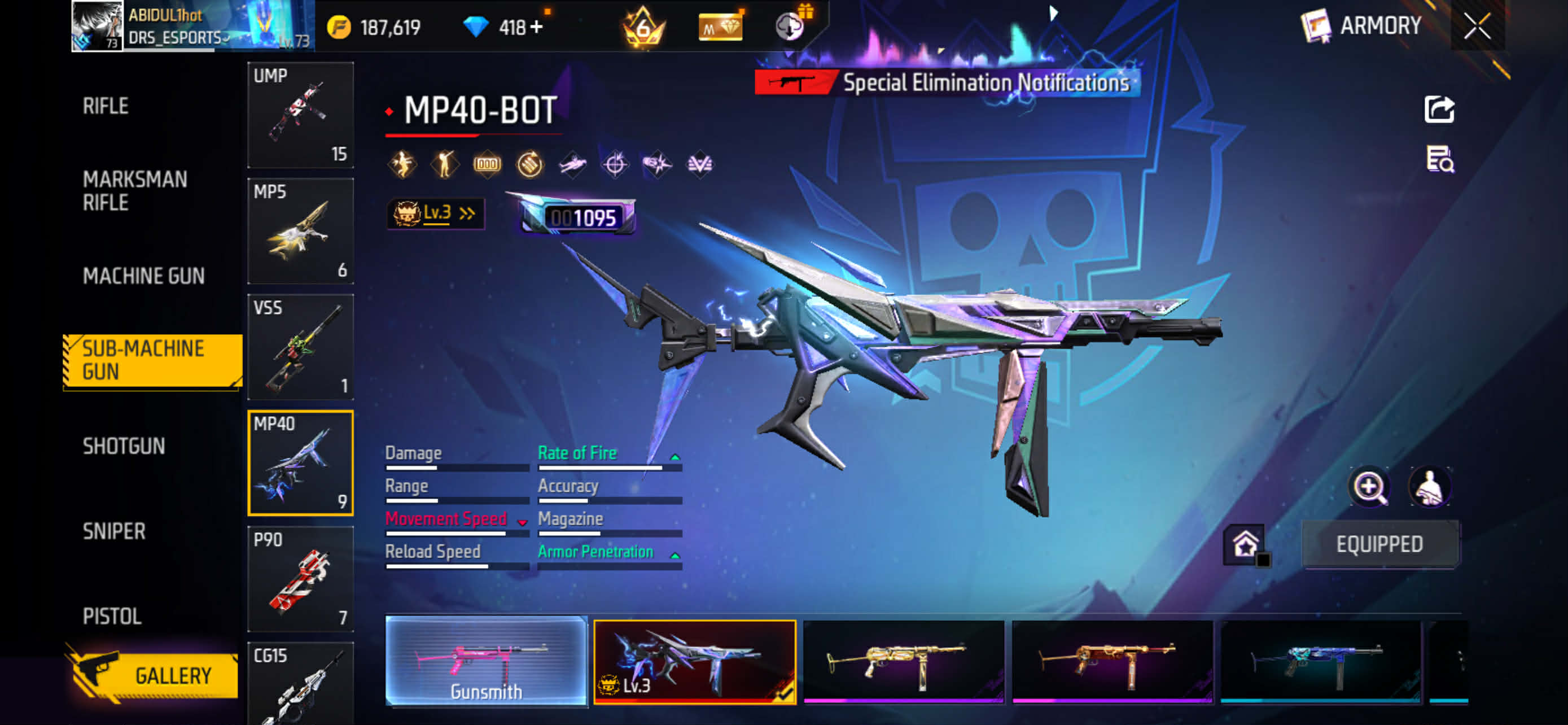Choose the Pistol category

(112, 616)
